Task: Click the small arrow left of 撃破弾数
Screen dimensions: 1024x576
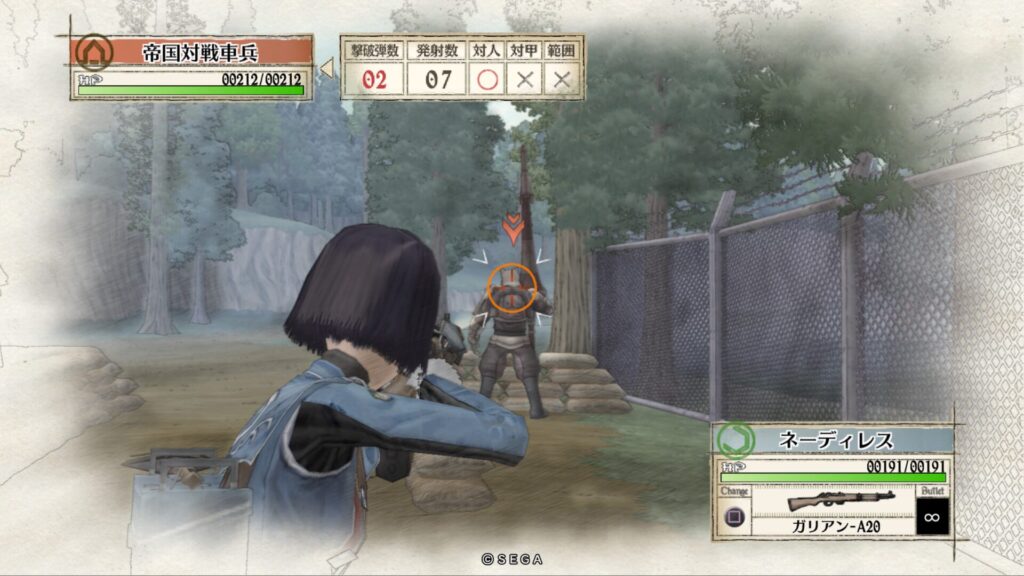Action: pos(326,69)
